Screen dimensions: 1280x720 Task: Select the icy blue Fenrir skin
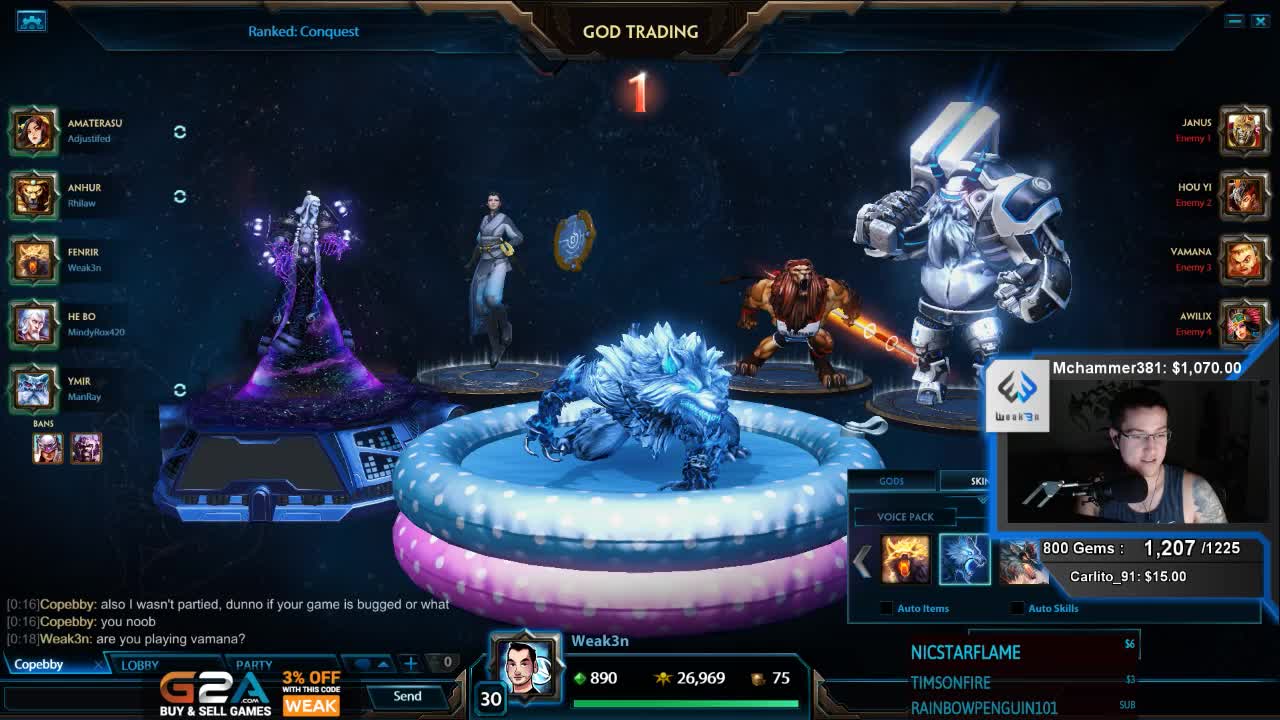tap(964, 560)
